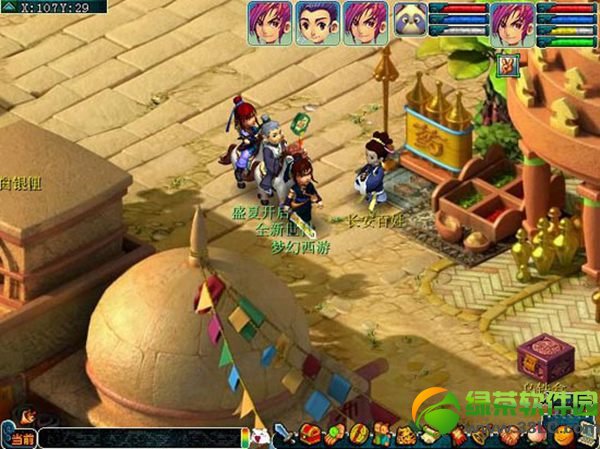This screenshot has height=449, width=600.
Task: Click the victory hand status icon
Action: click(505, 66)
